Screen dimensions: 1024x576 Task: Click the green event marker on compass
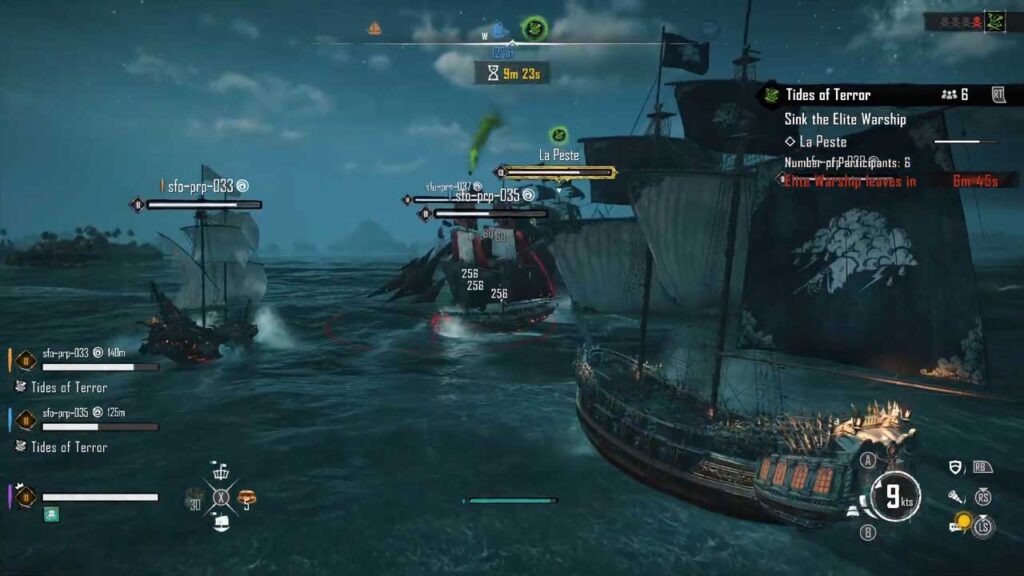[x=534, y=29]
